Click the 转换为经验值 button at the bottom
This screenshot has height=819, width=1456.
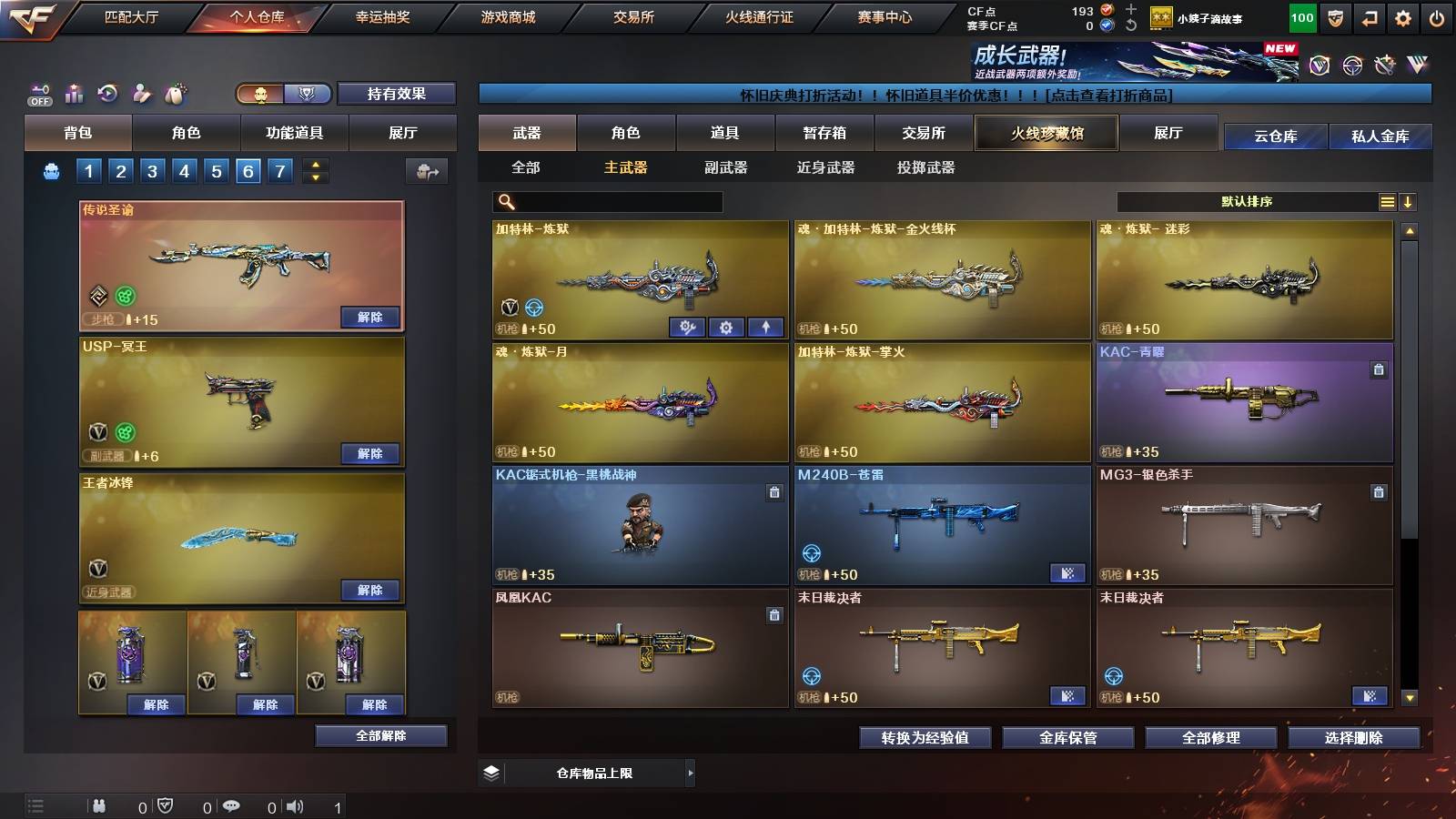925,738
